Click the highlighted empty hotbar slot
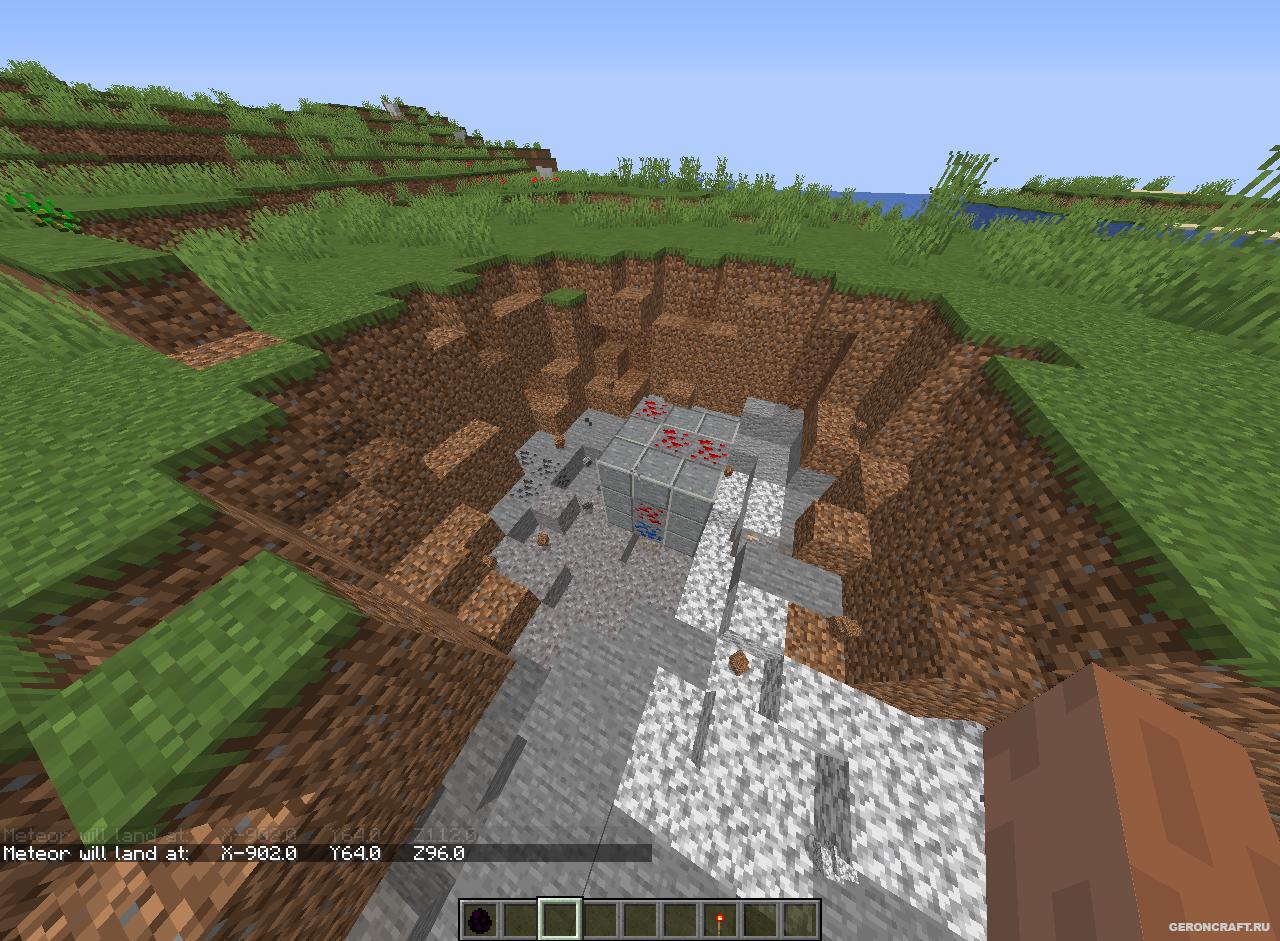 click(x=560, y=919)
